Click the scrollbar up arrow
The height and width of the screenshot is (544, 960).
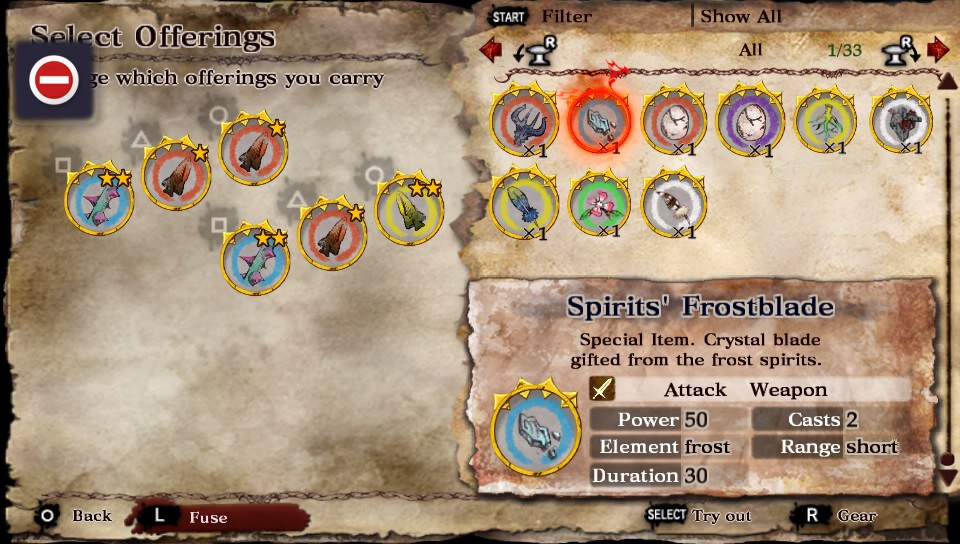948,82
